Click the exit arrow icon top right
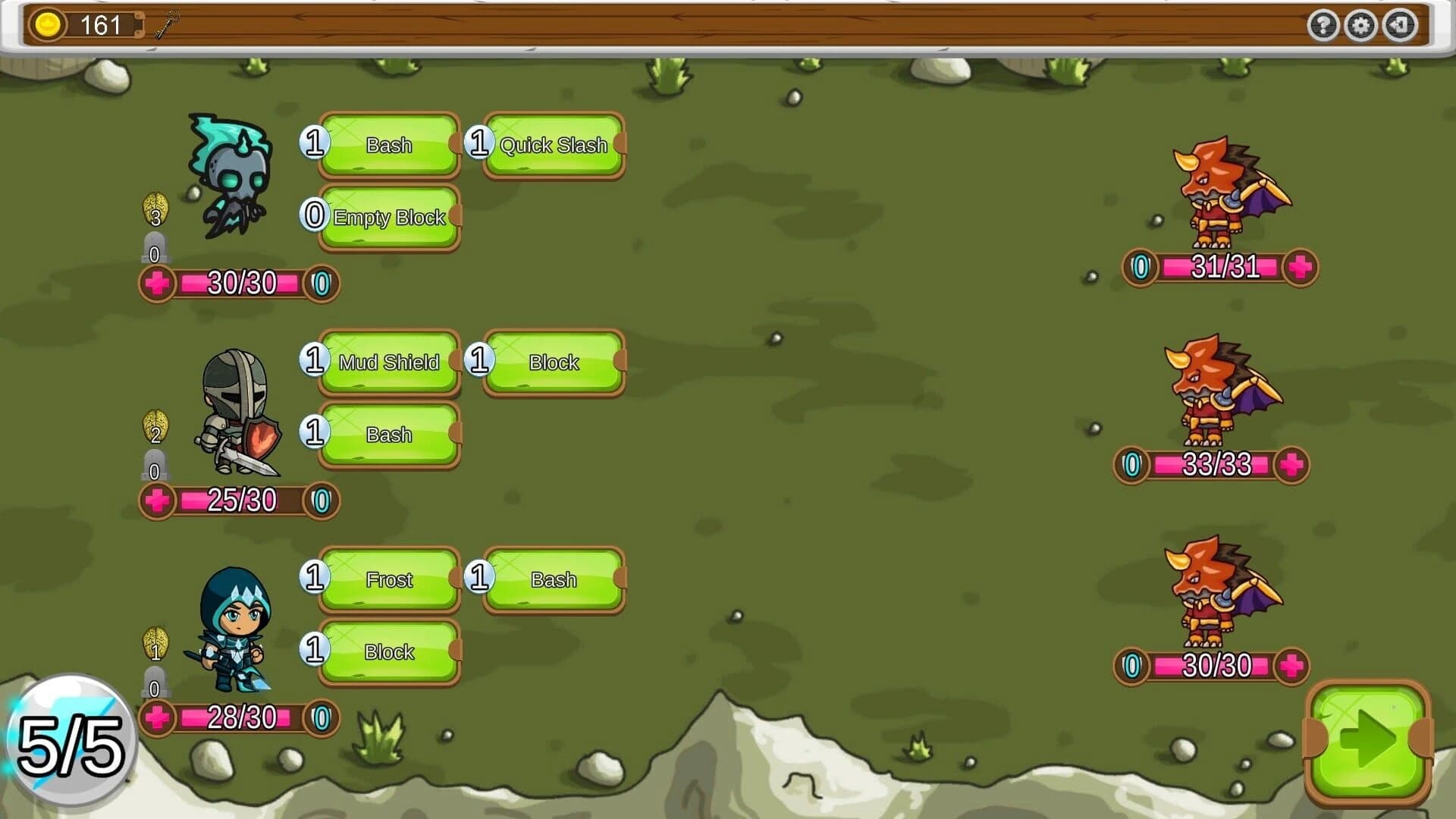Image resolution: width=1456 pixels, height=819 pixels. pos(1400,26)
